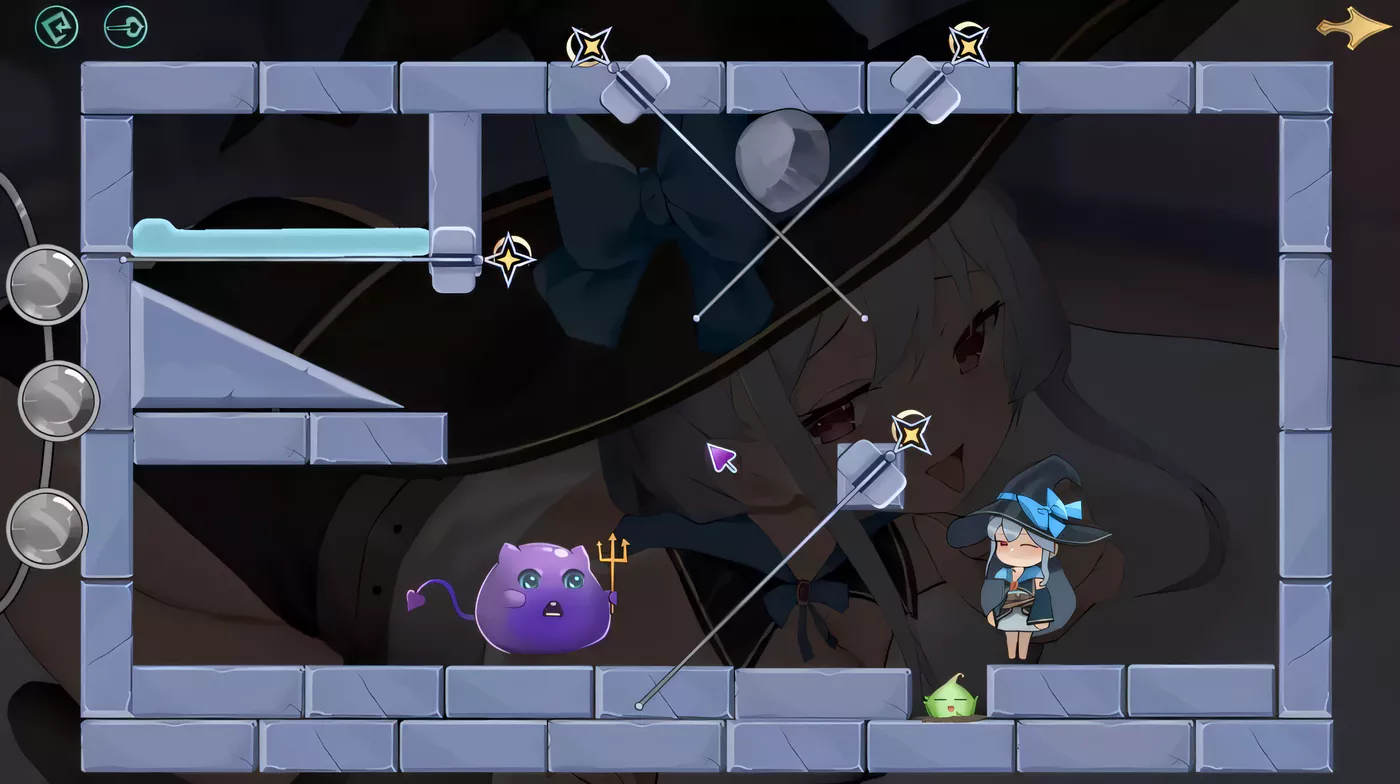This screenshot has width=1400, height=784.
Task: Pull the star handle of the water pin
Action: 510,260
